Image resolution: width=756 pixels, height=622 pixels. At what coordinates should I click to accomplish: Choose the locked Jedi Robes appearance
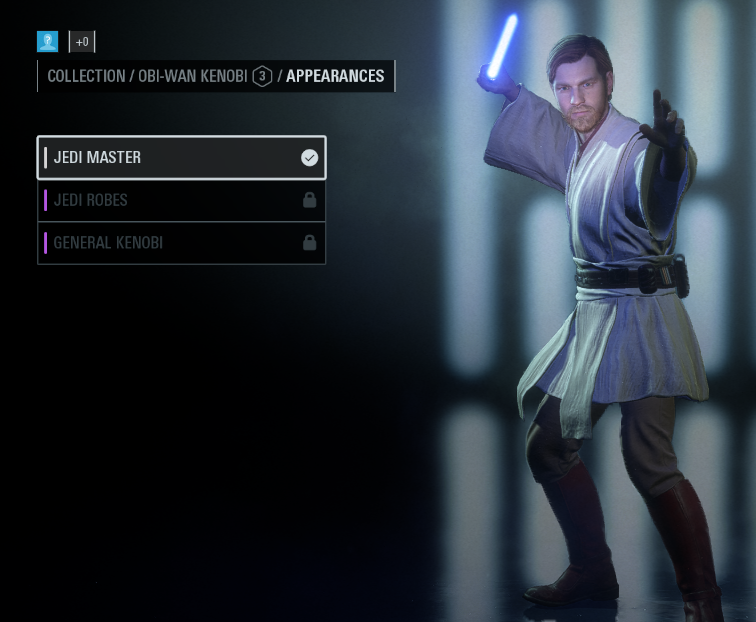tap(181, 200)
